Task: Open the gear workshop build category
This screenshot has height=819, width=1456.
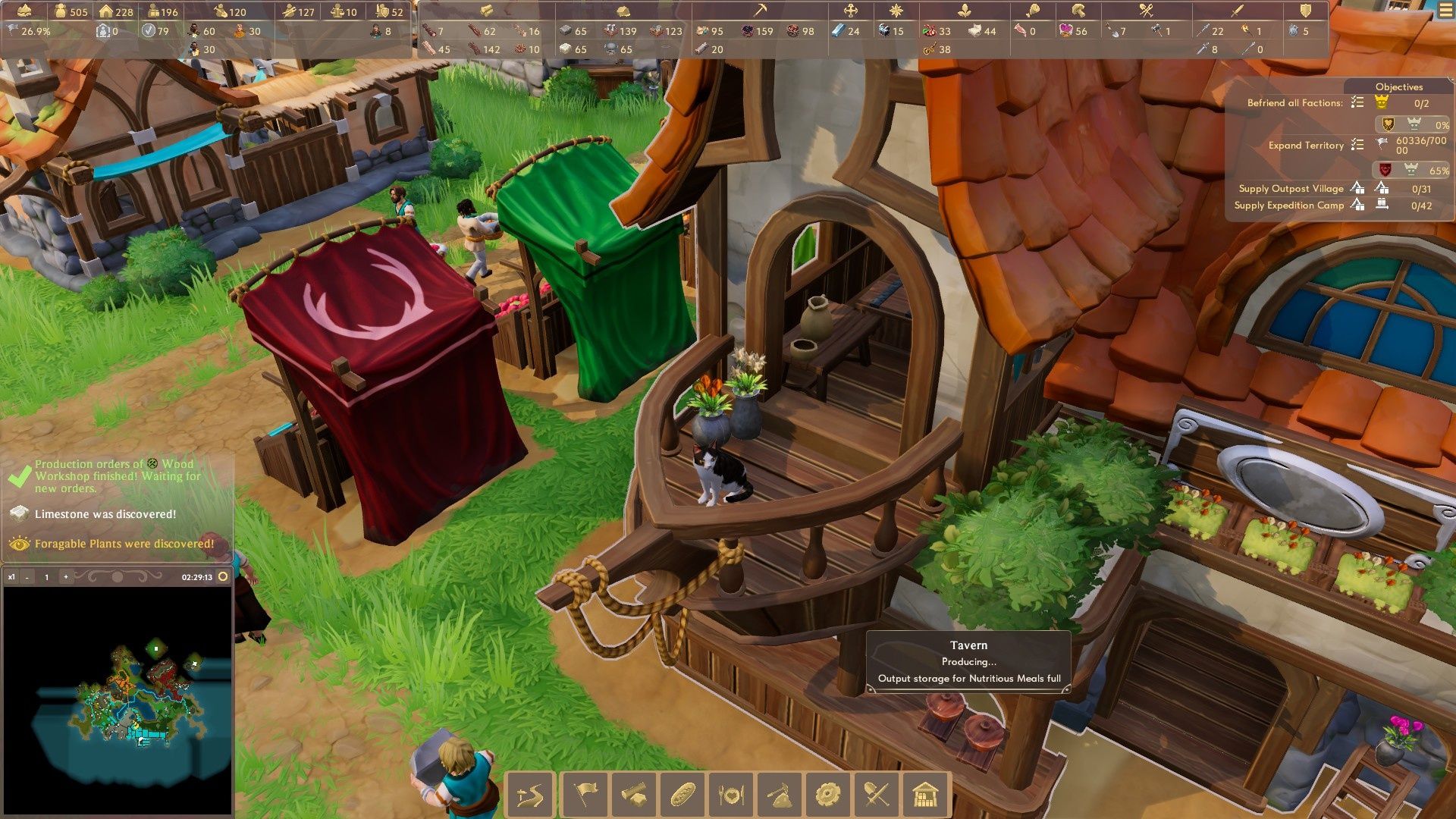Action: (827, 795)
